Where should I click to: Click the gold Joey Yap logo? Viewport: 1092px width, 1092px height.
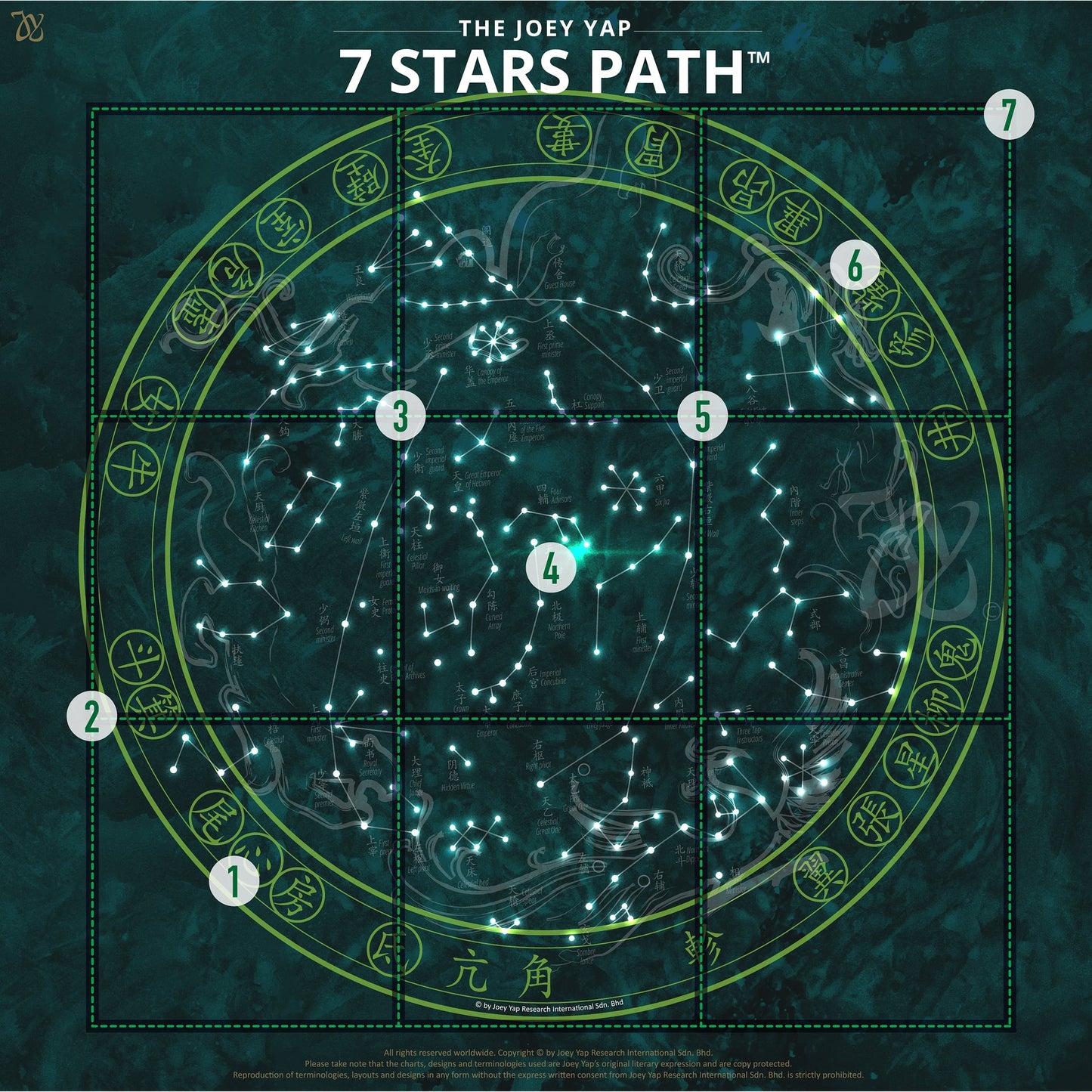pos(28,26)
